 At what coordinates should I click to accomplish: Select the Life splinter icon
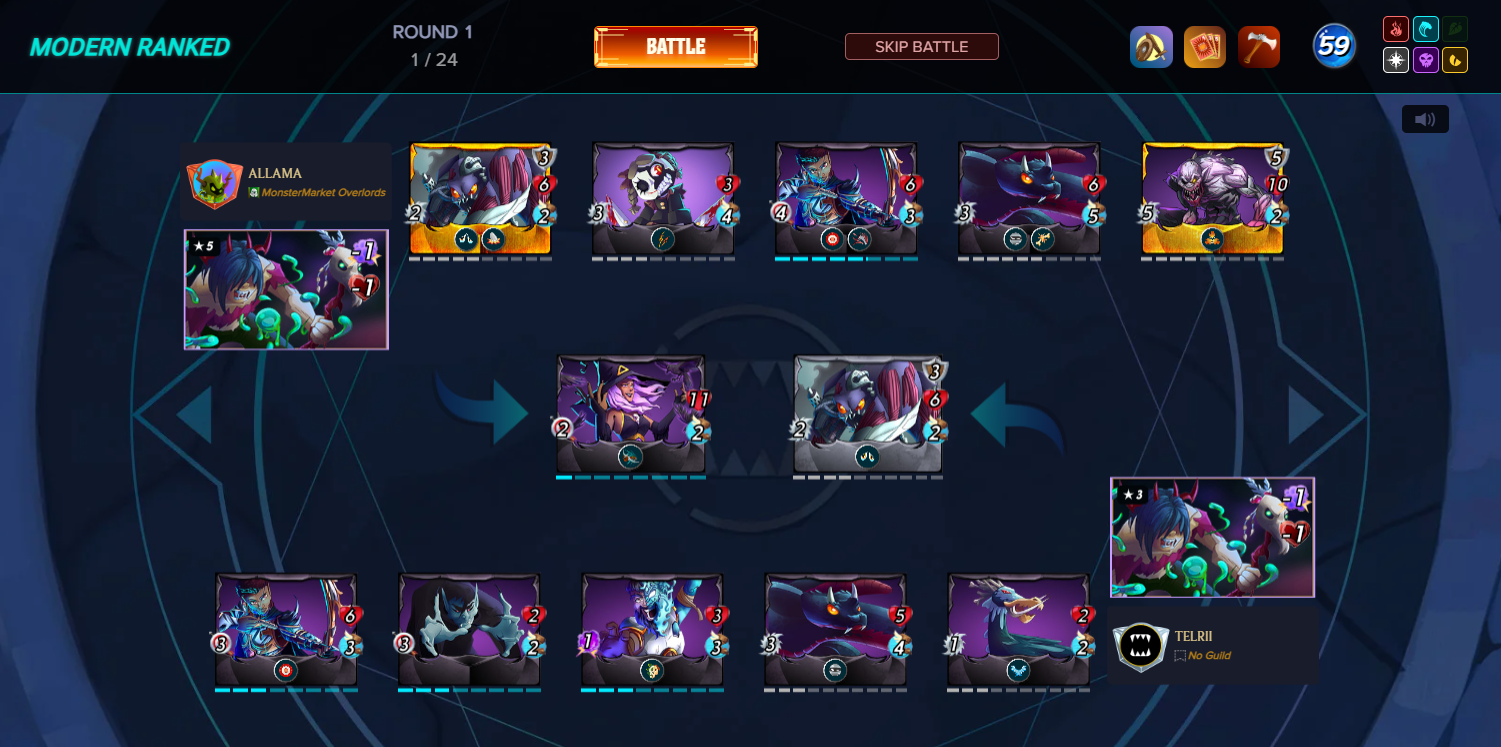[x=1397, y=60]
